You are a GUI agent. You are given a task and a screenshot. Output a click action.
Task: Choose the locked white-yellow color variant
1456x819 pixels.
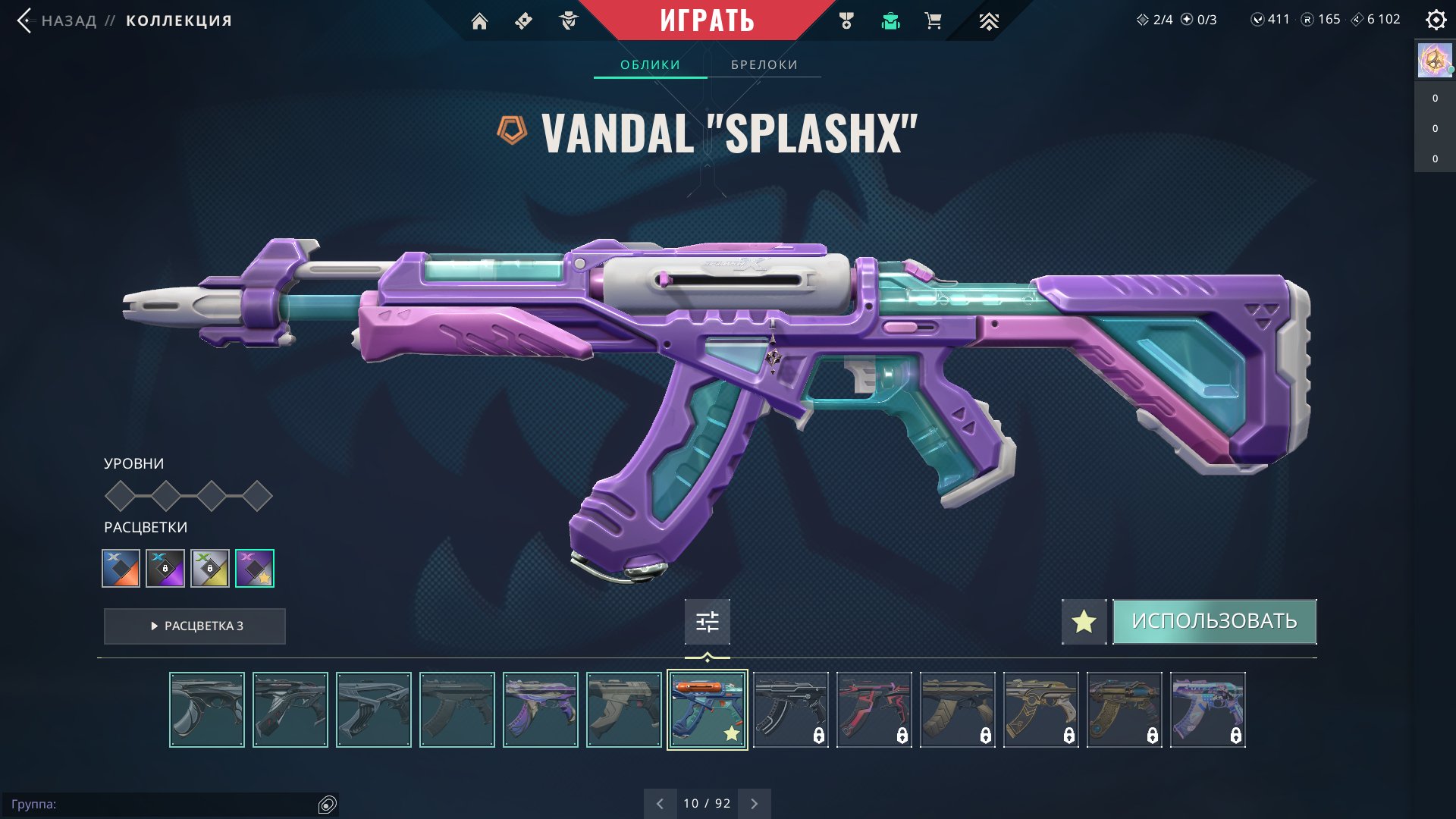click(x=210, y=568)
